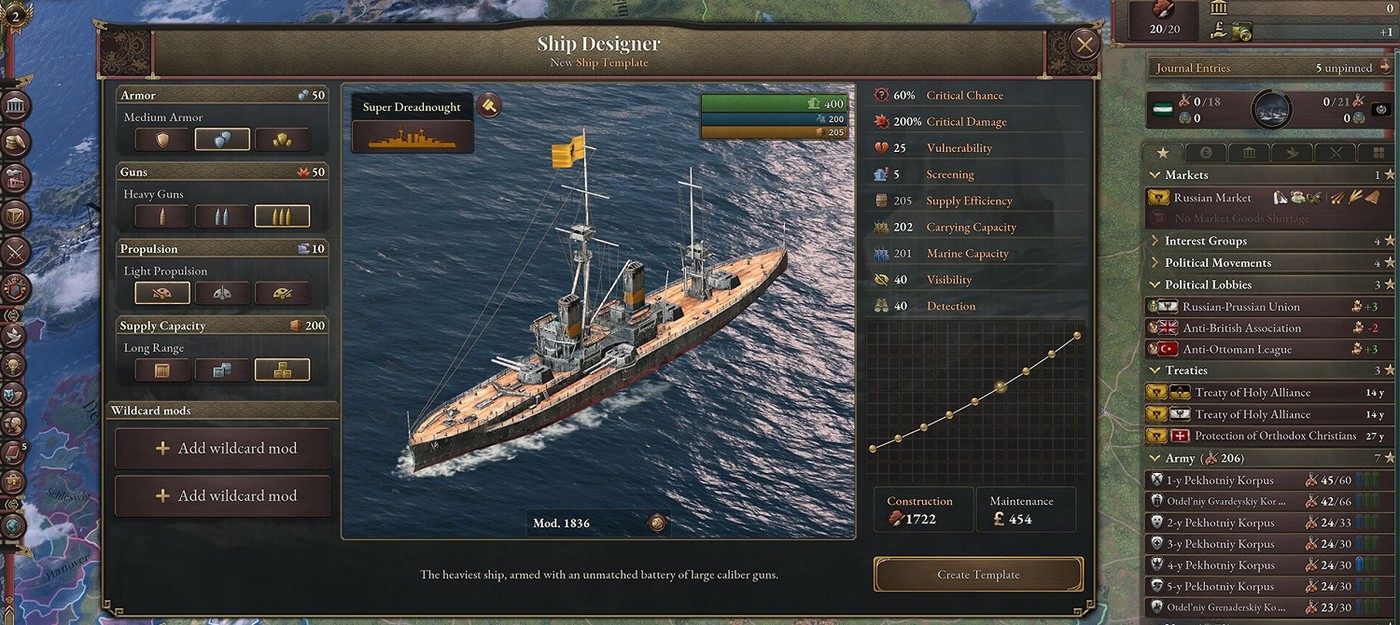This screenshot has width=1400, height=625.
Task: Pick the Light Propulsion option
Action: pos(162,293)
